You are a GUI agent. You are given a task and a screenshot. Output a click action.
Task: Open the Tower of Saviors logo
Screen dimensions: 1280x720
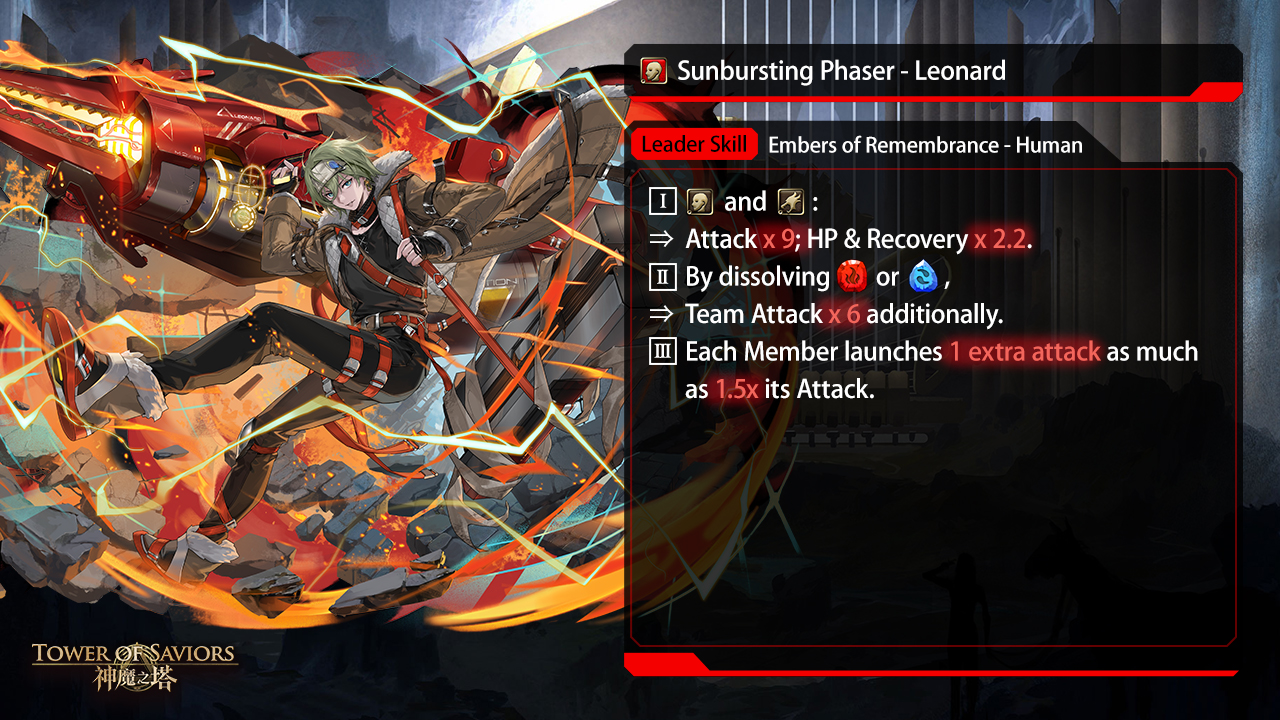[135, 665]
